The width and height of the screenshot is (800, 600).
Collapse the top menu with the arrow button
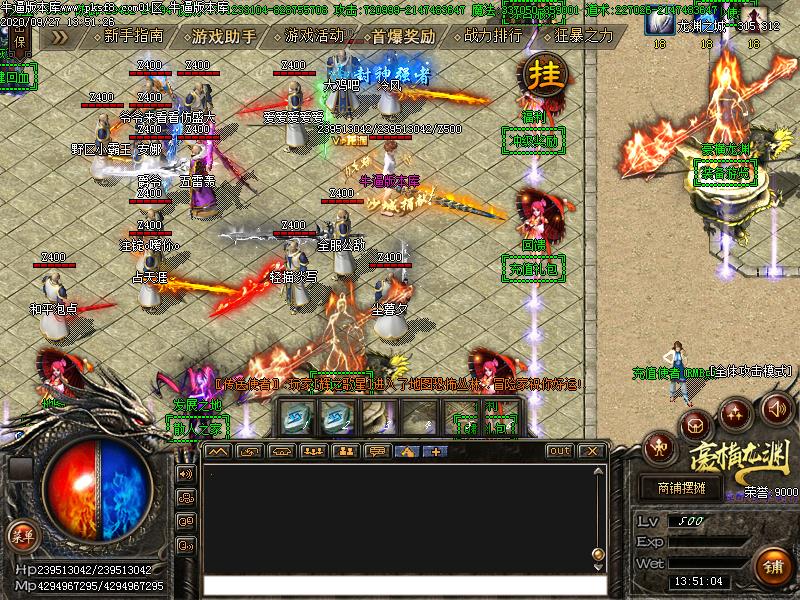pyautogui.click(x=61, y=37)
